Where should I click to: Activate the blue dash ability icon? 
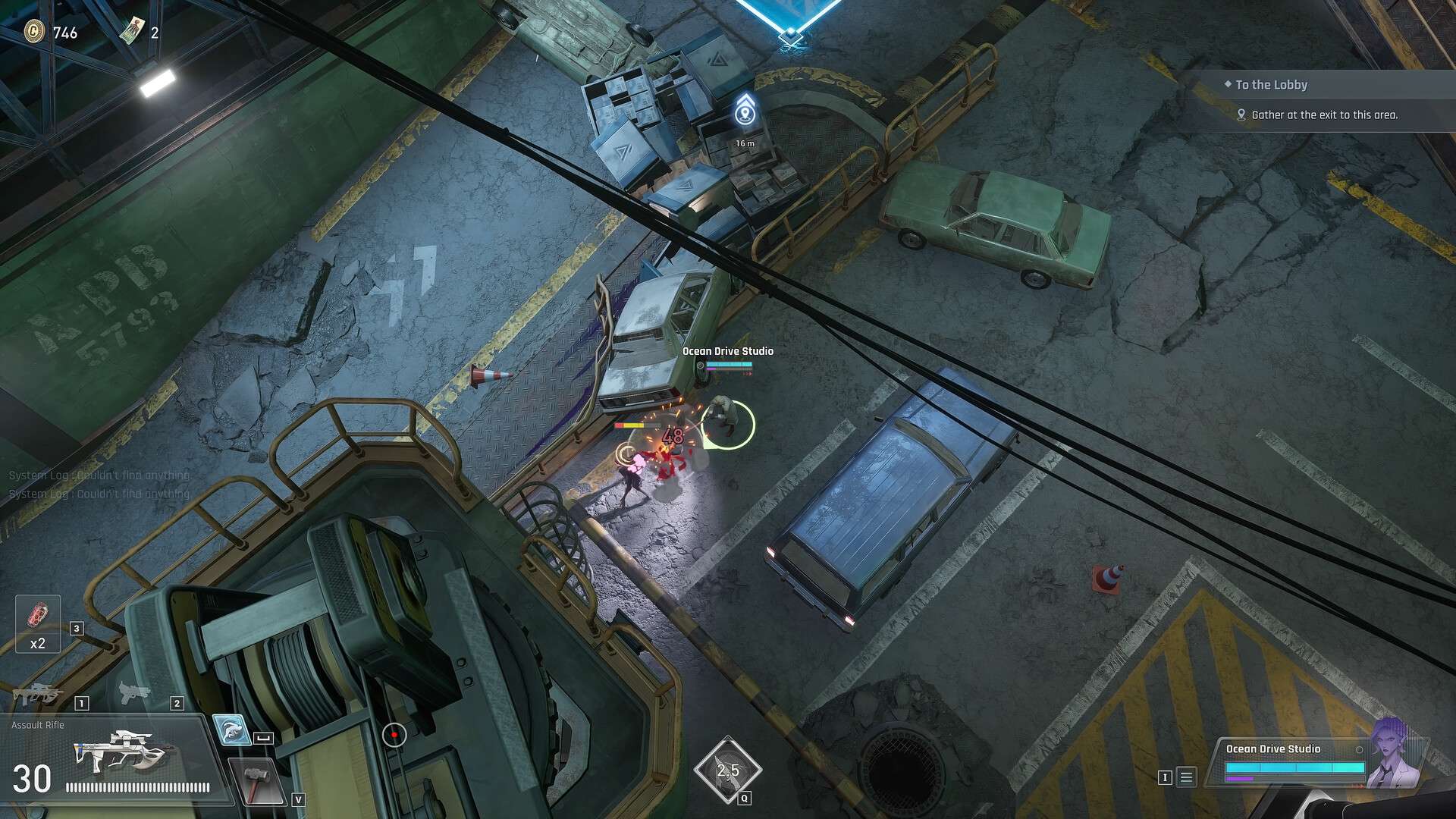tap(231, 730)
